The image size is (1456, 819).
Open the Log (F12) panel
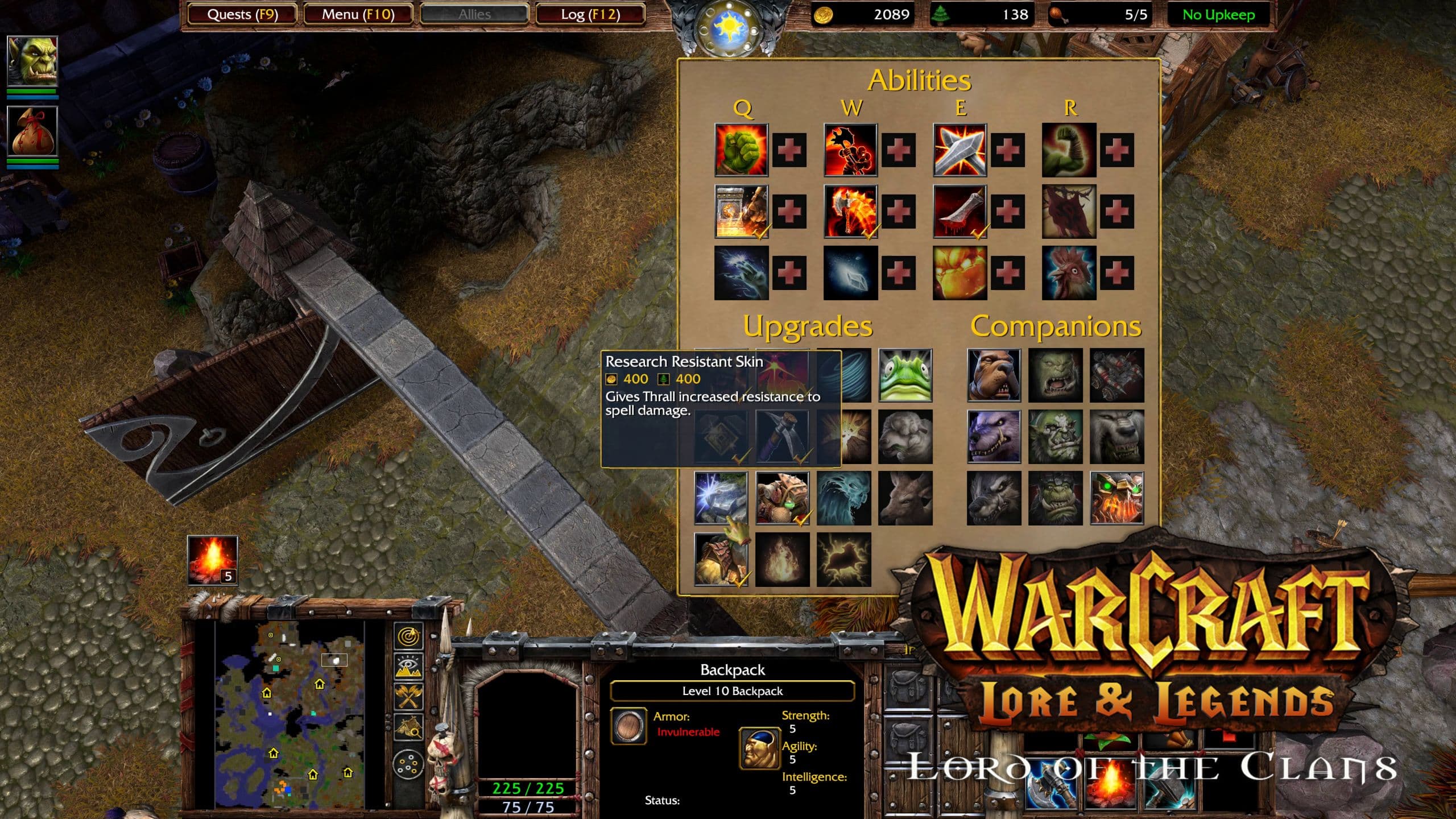pyautogui.click(x=590, y=14)
